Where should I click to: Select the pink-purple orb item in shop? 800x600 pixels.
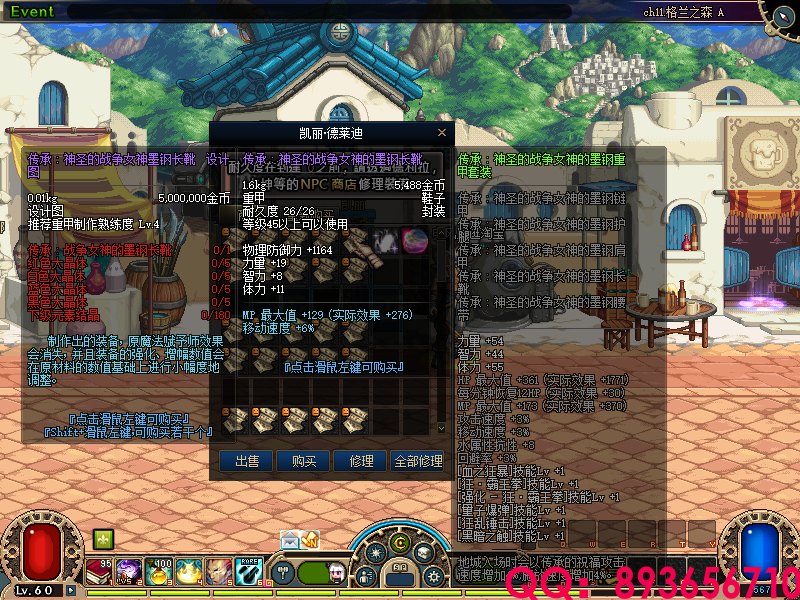click(414, 240)
